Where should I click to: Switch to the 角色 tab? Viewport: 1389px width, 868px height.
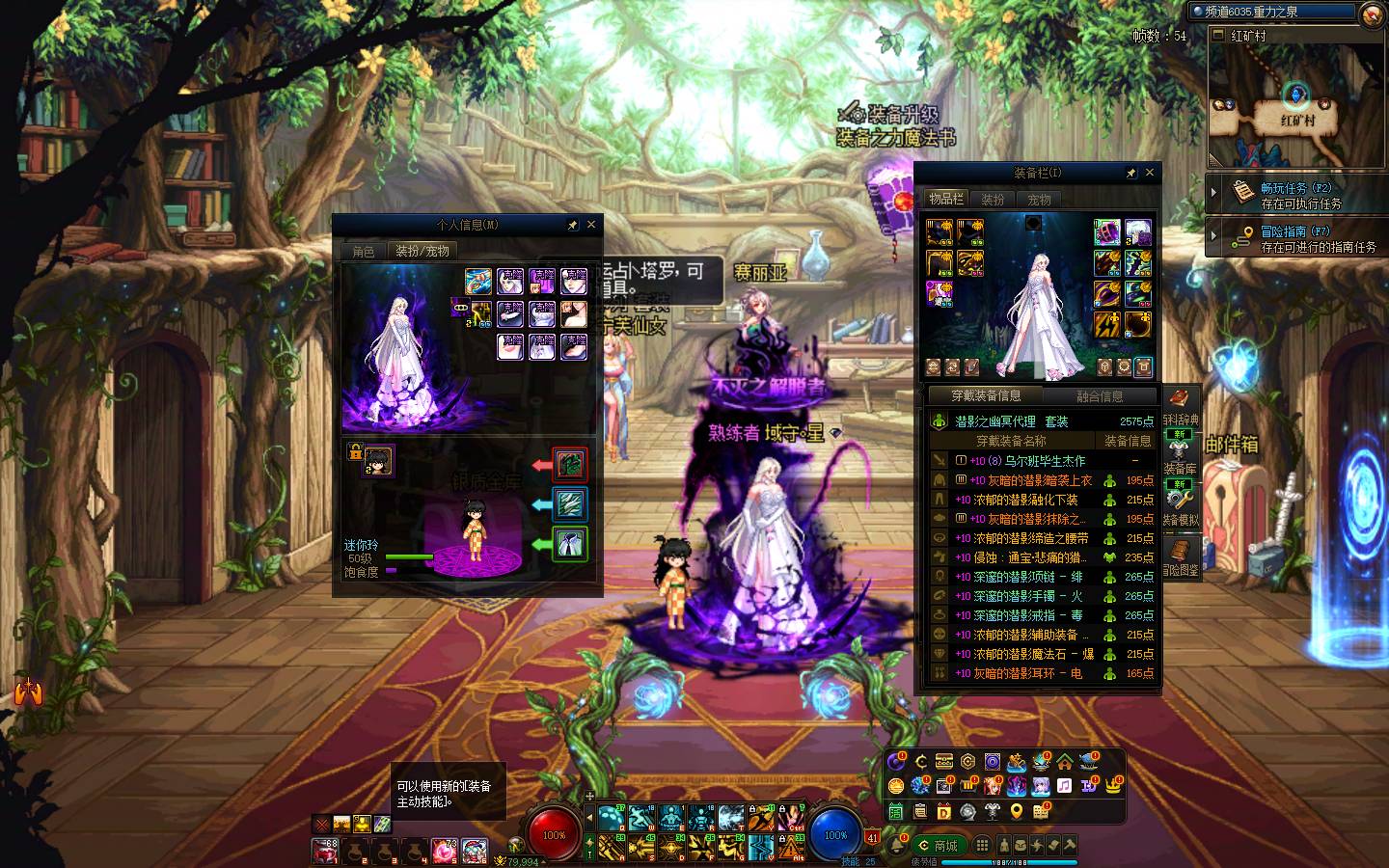click(364, 251)
